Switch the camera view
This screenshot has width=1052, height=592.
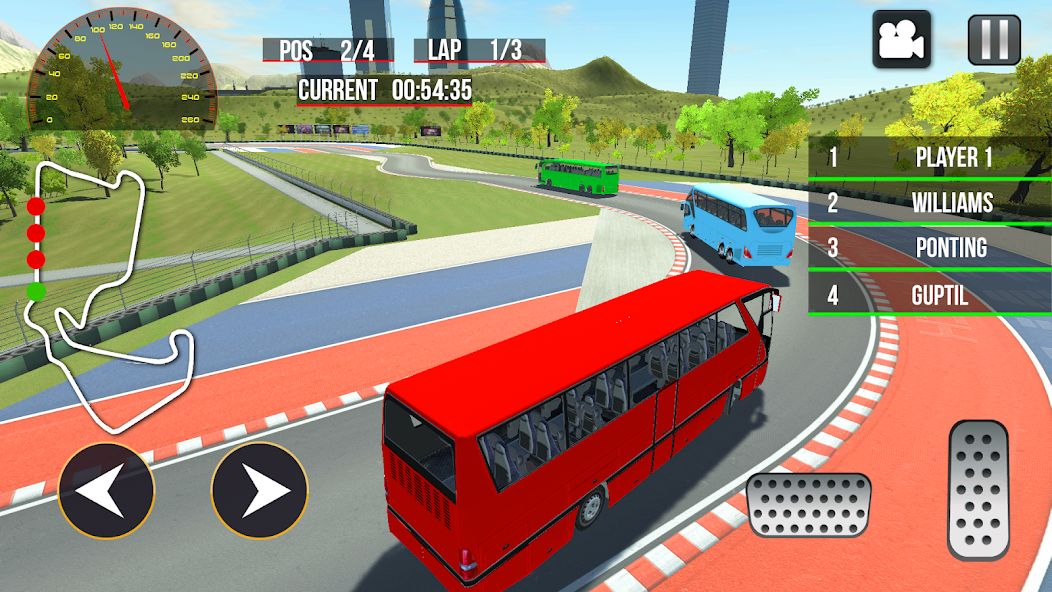click(x=901, y=39)
